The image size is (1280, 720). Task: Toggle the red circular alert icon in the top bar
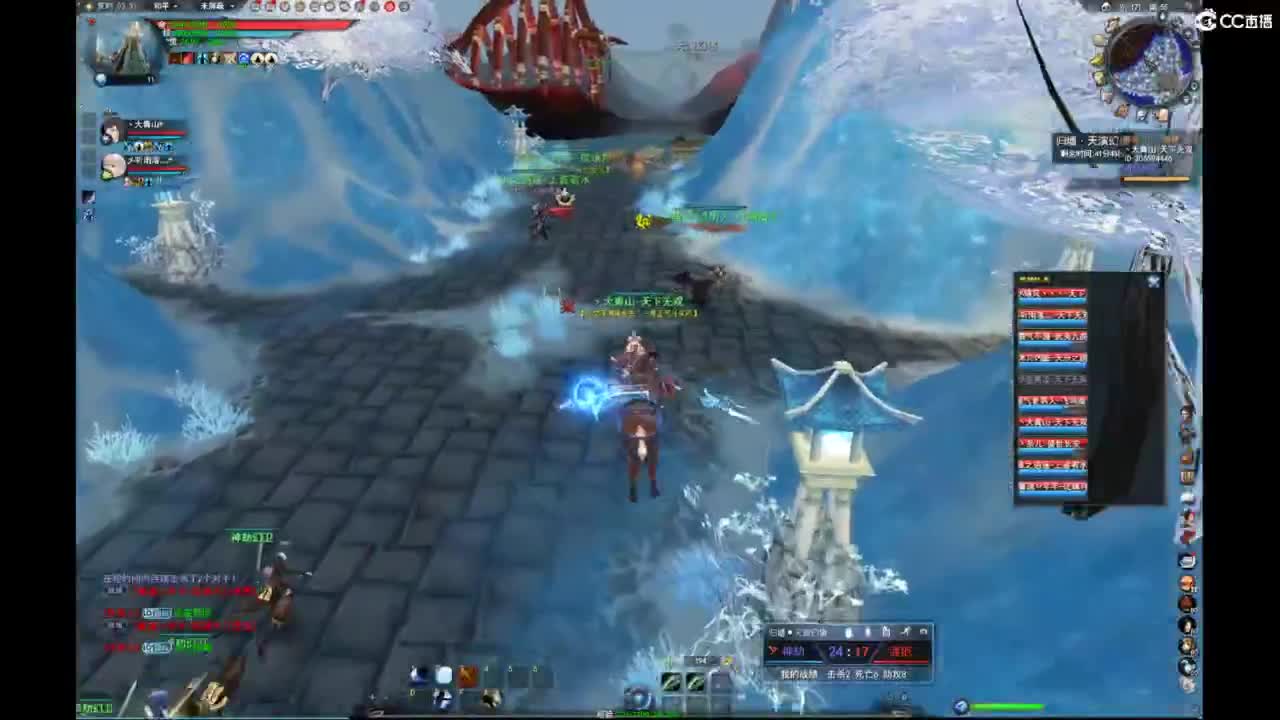388,8
